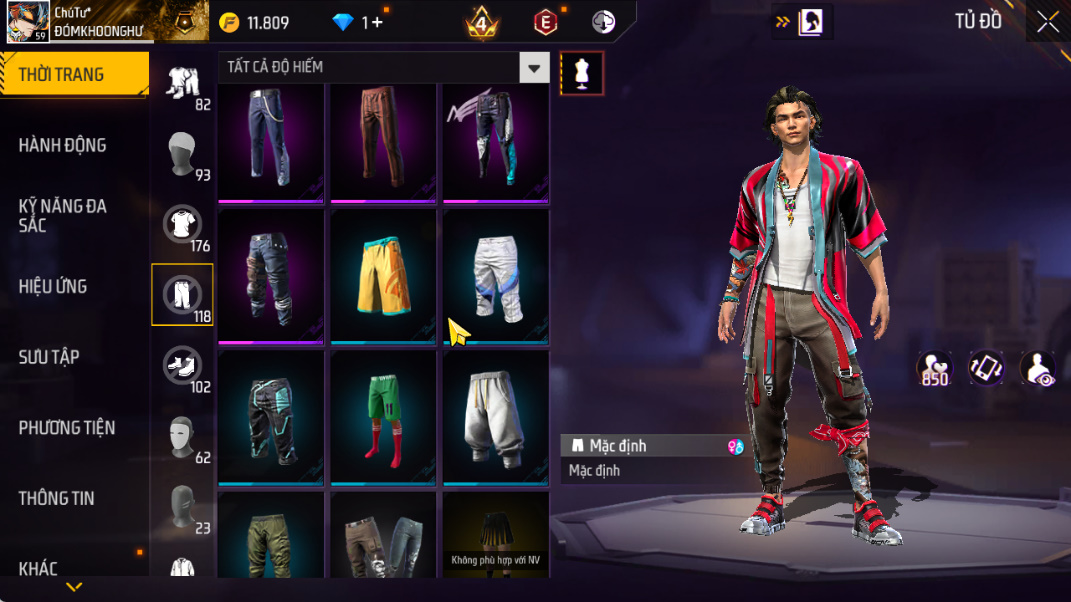
Task: Switch to KỸ NĂNG ĐA SẮC tab
Action: point(62,216)
